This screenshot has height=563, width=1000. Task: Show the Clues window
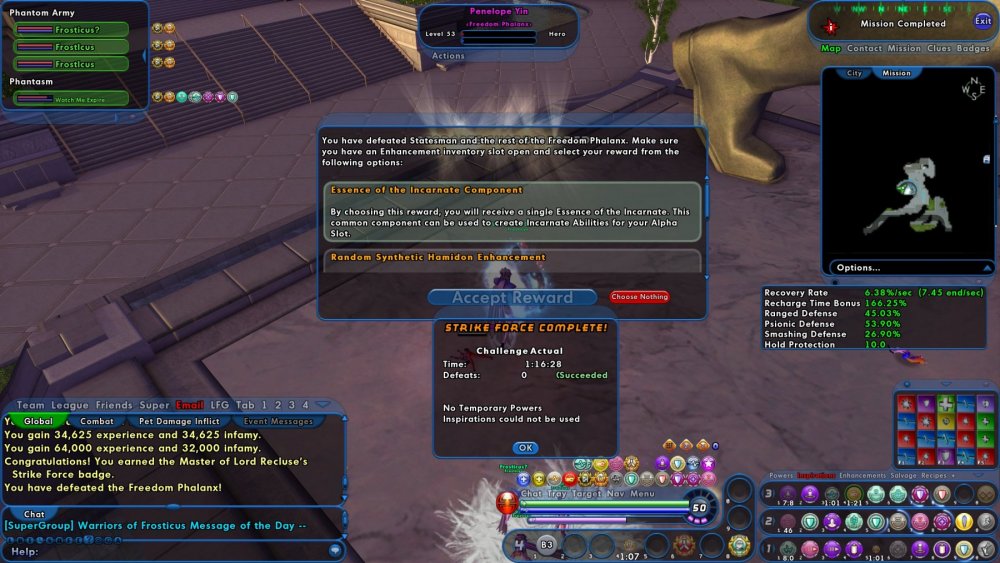(939, 48)
